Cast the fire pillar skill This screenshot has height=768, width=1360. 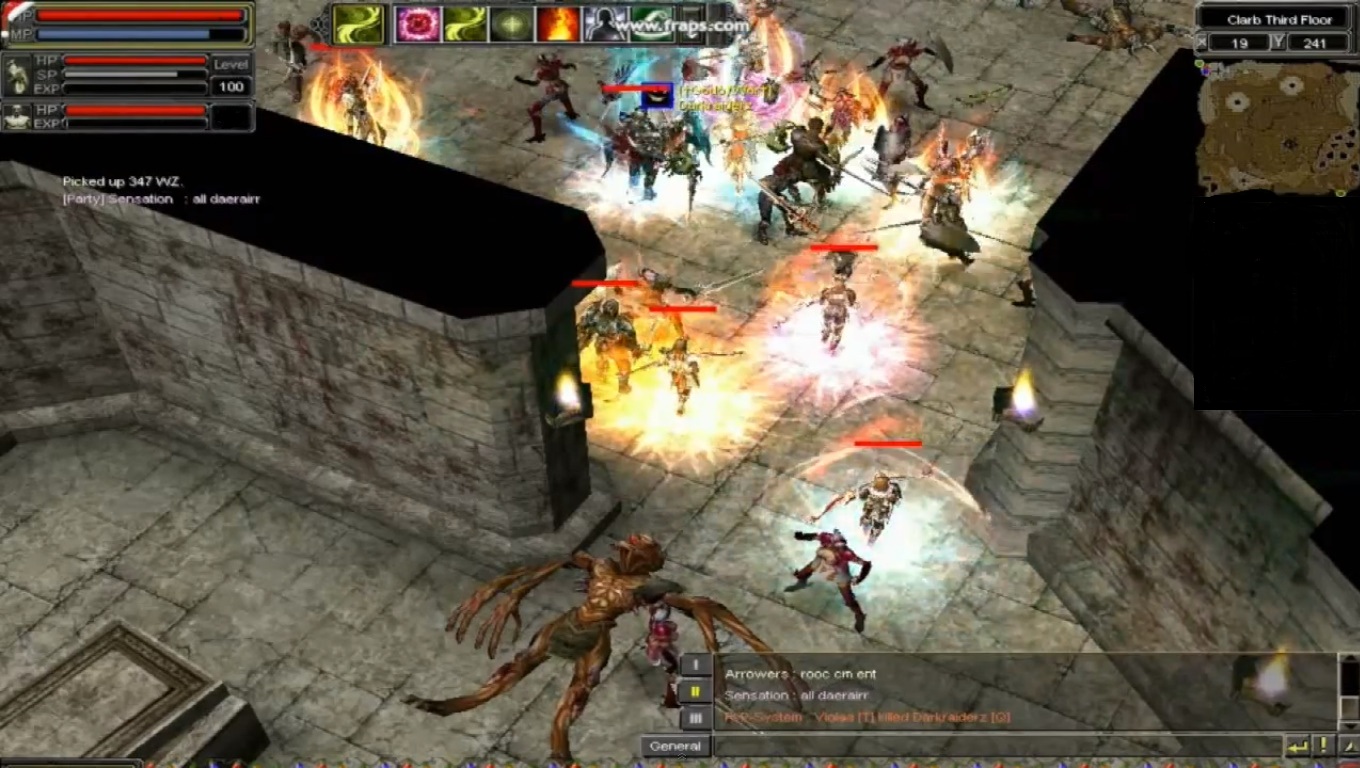pos(557,24)
